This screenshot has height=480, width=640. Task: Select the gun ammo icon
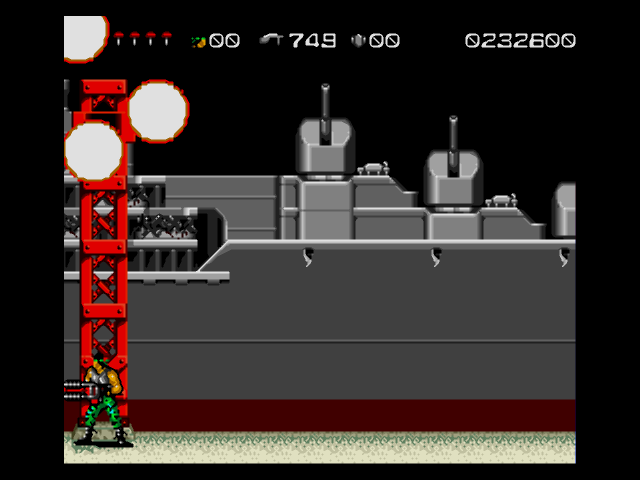pyautogui.click(x=271, y=41)
